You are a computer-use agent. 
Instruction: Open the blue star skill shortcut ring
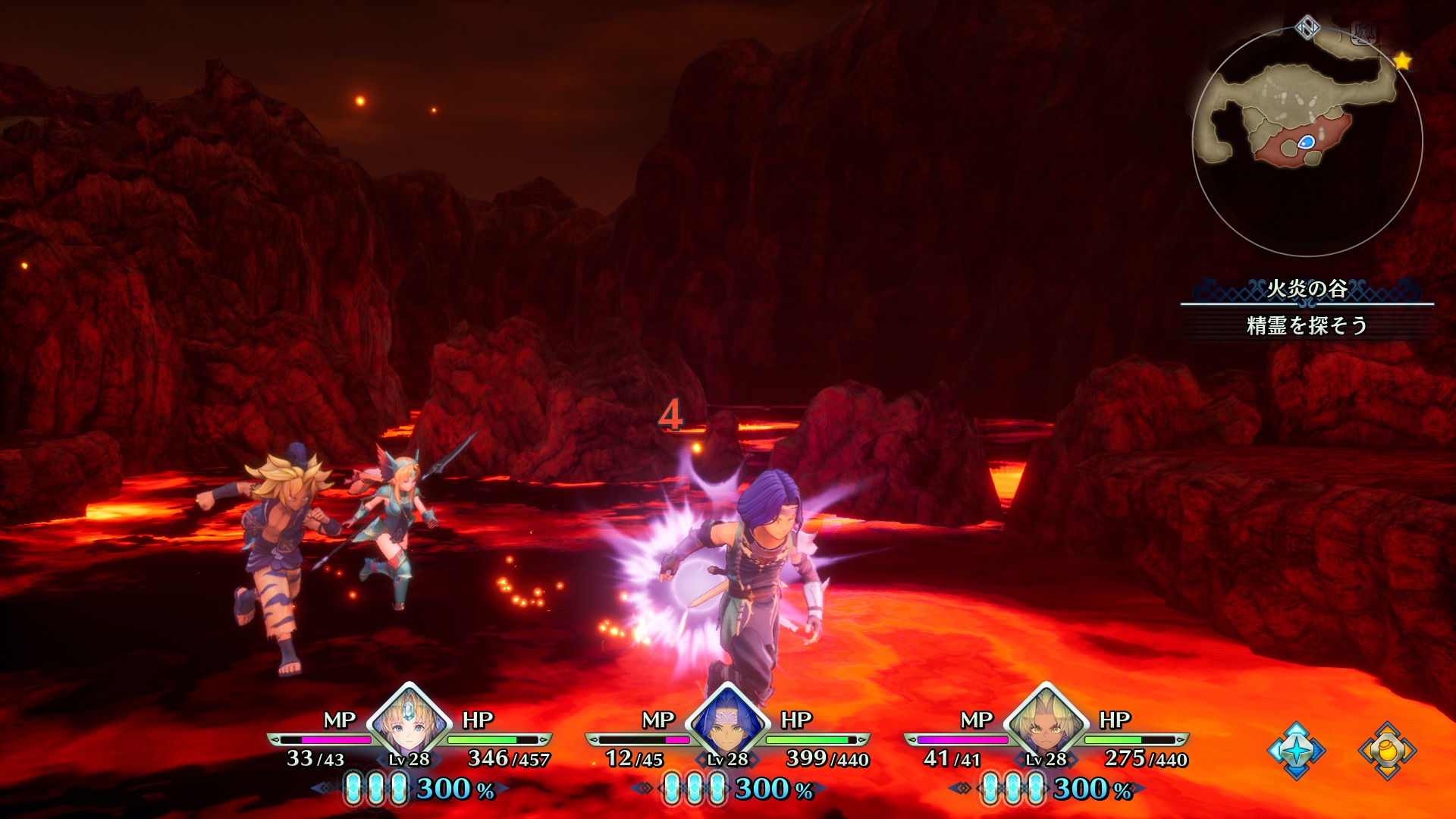pos(1296,750)
